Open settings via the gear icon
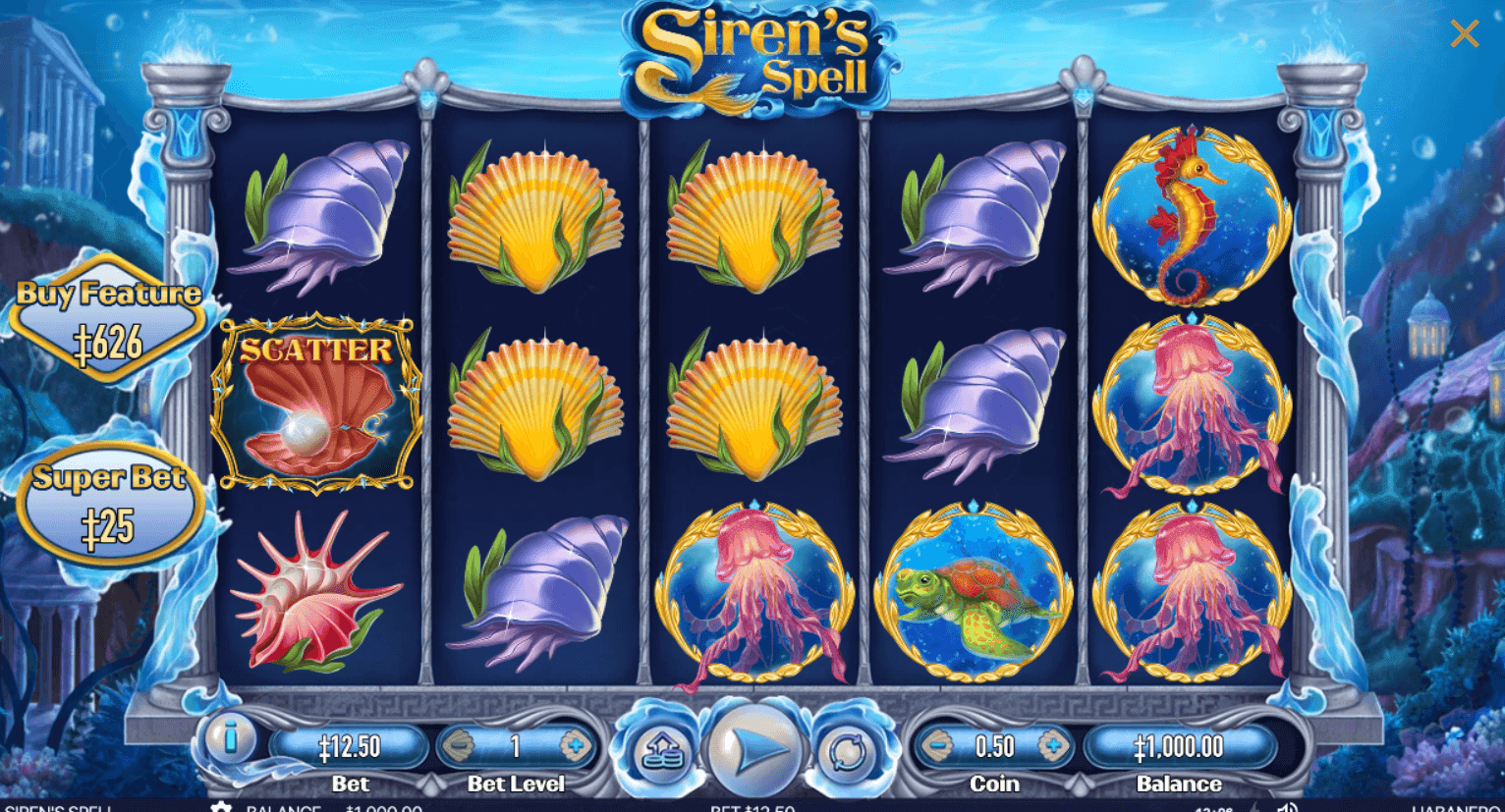 pyautogui.click(x=220, y=807)
